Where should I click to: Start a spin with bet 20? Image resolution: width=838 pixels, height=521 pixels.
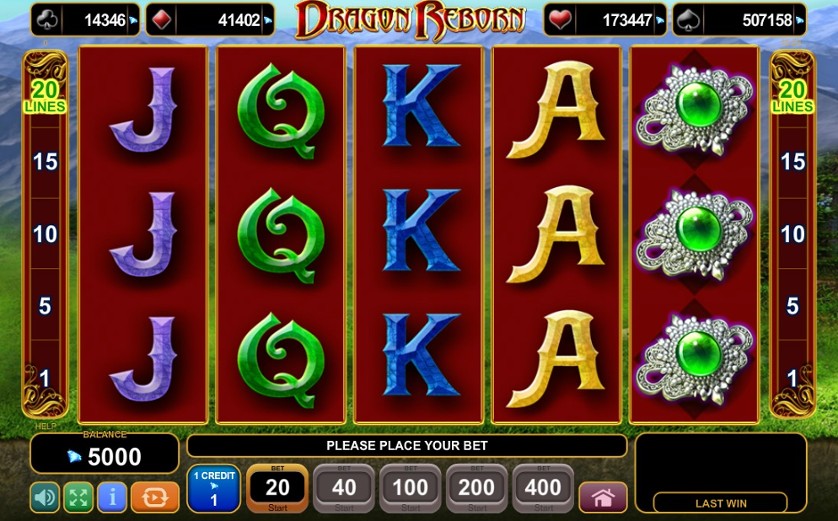coord(277,488)
